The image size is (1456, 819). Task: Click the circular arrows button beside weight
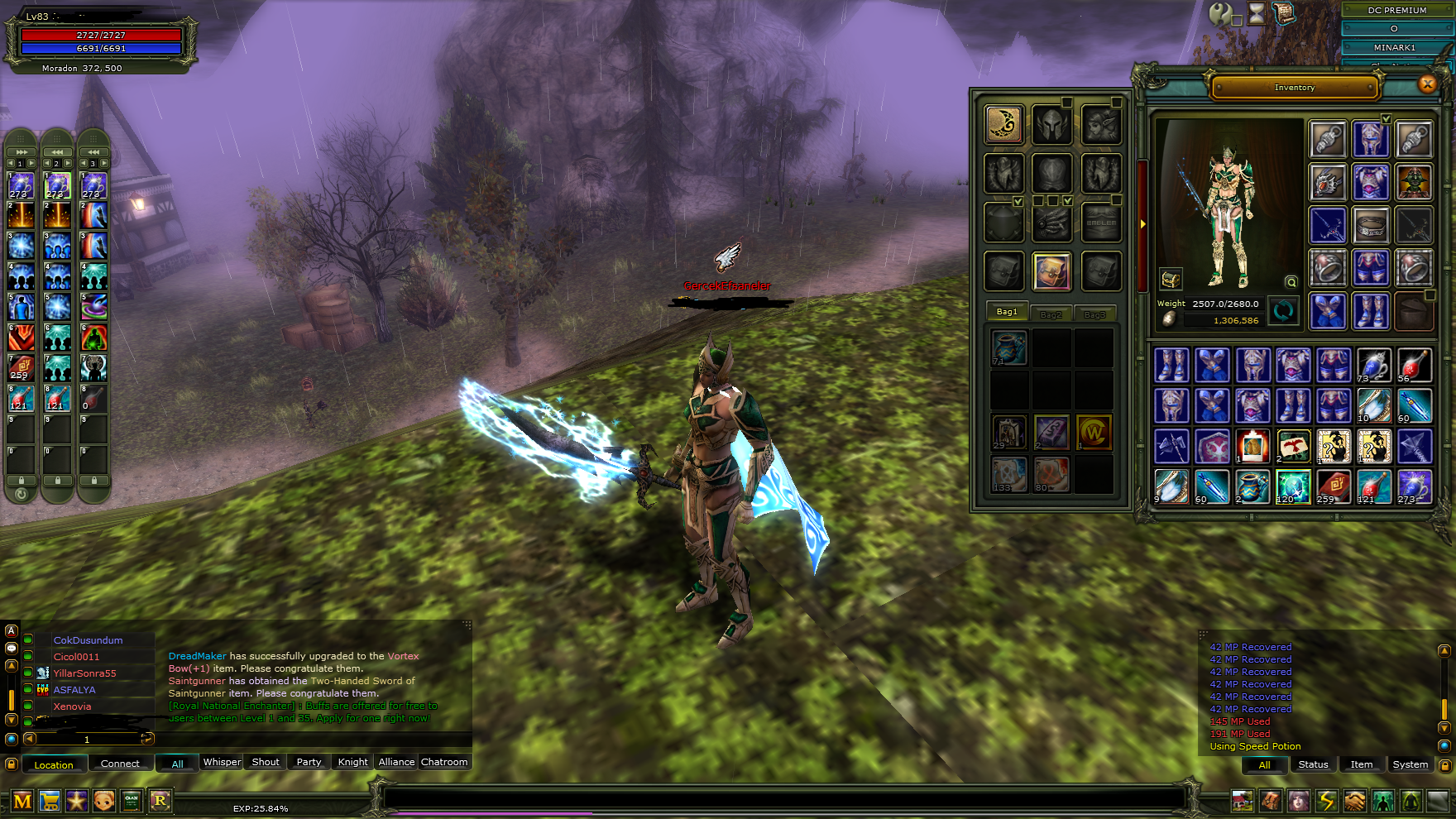tap(1283, 311)
